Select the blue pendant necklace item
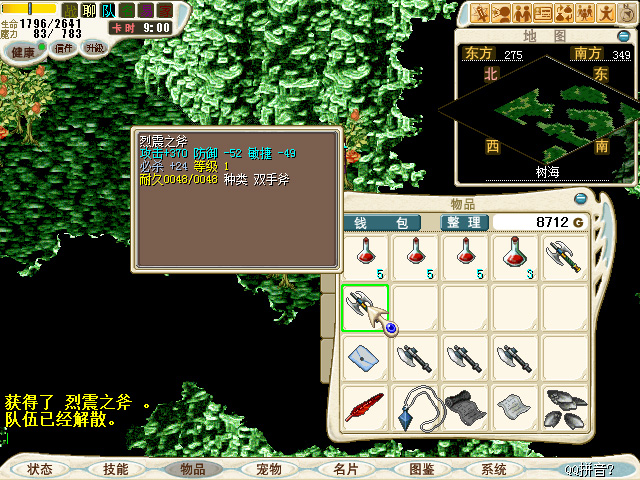This screenshot has width=640, height=480. coord(415,407)
